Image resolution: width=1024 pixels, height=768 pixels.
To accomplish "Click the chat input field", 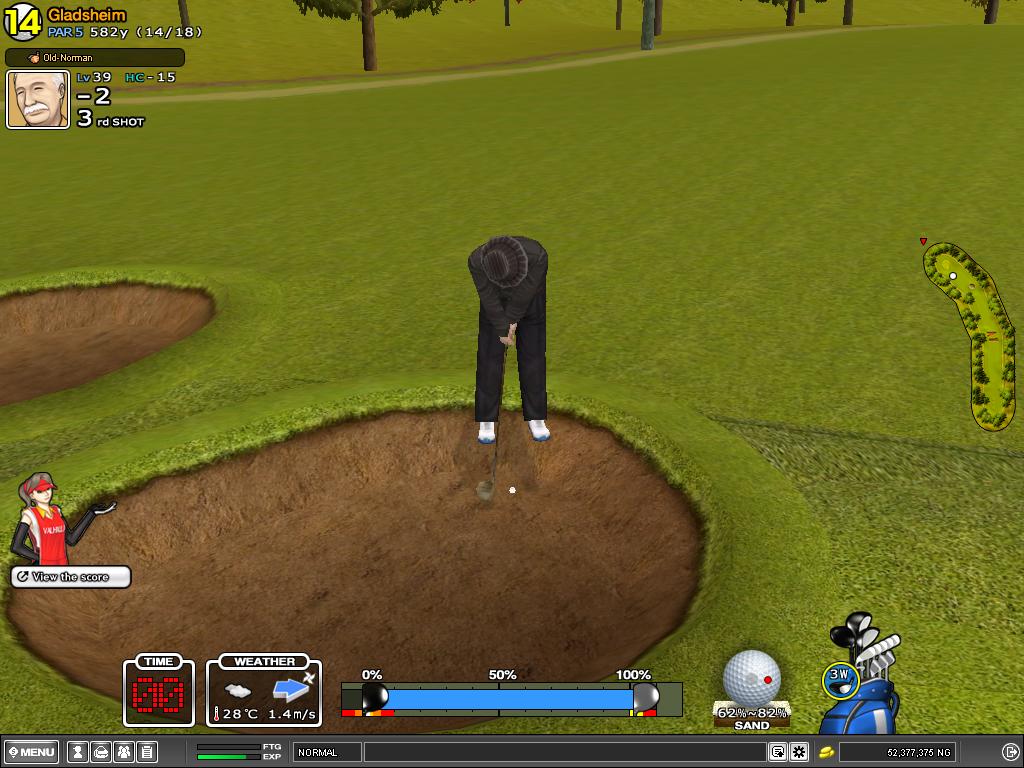I will (565, 752).
